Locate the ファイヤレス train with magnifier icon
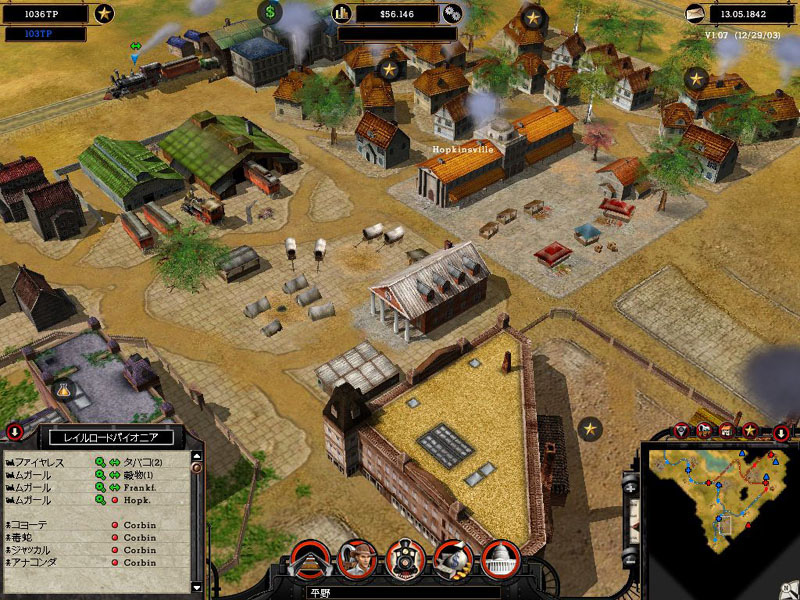 (x=100, y=462)
